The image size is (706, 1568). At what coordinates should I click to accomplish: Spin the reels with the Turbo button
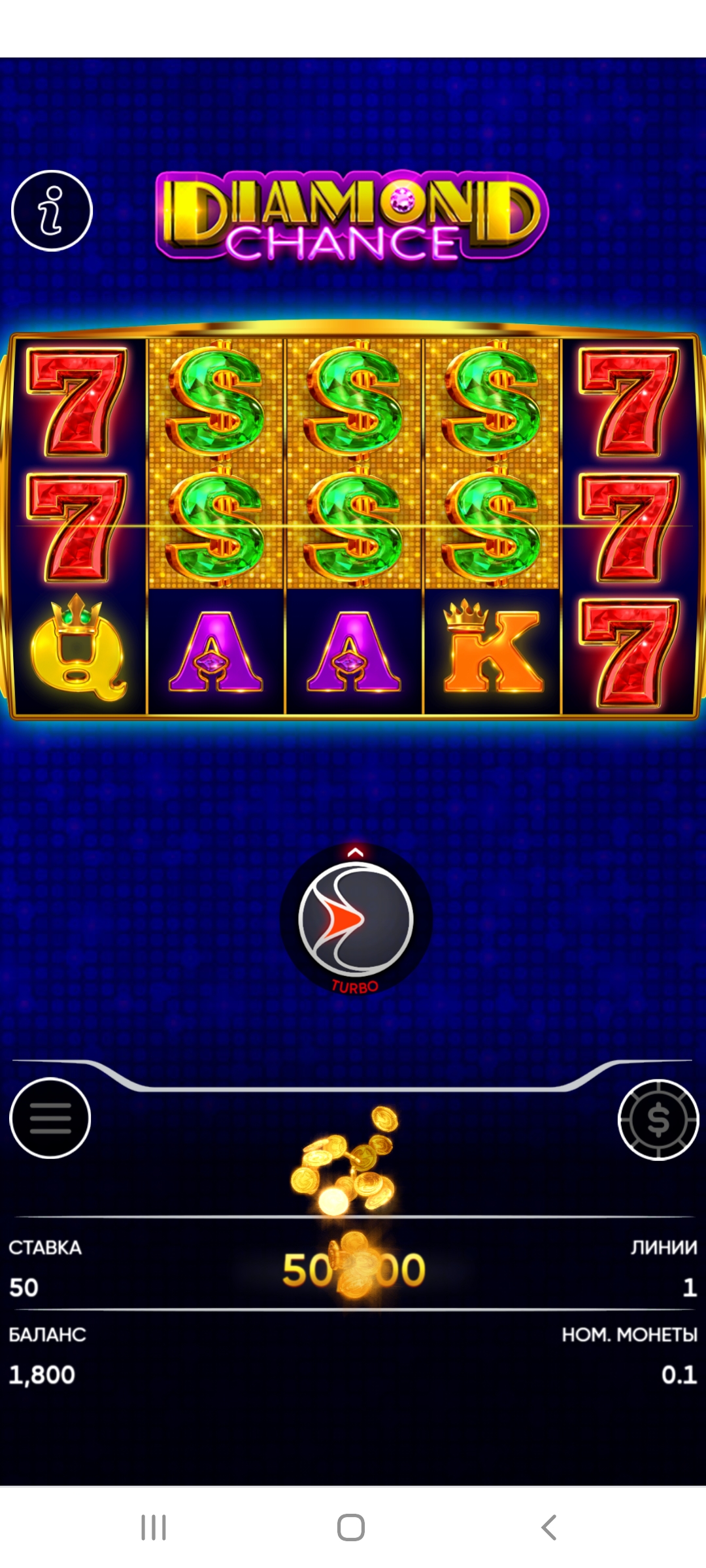(x=356, y=919)
